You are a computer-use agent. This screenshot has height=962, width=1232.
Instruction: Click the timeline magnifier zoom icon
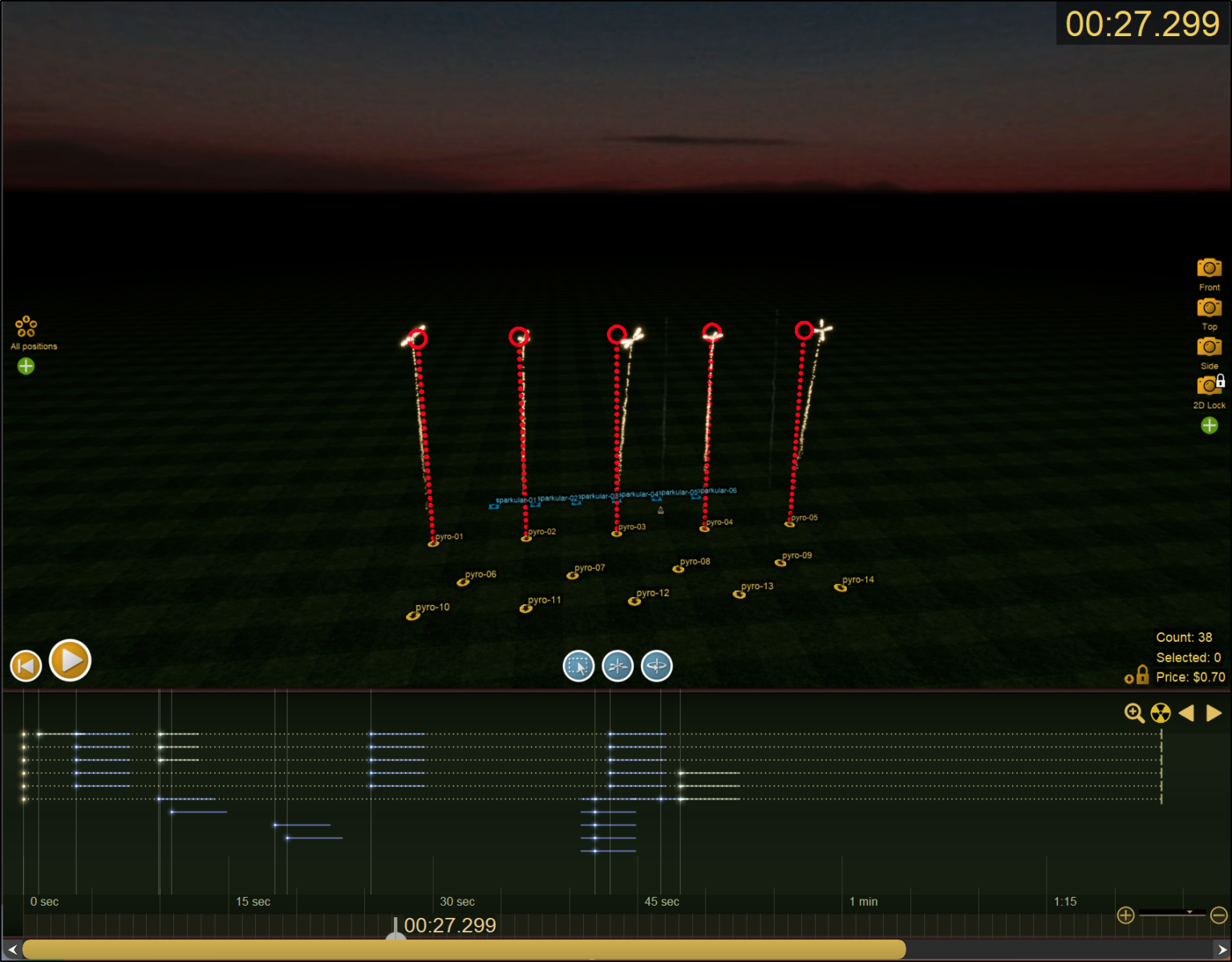(x=1134, y=713)
